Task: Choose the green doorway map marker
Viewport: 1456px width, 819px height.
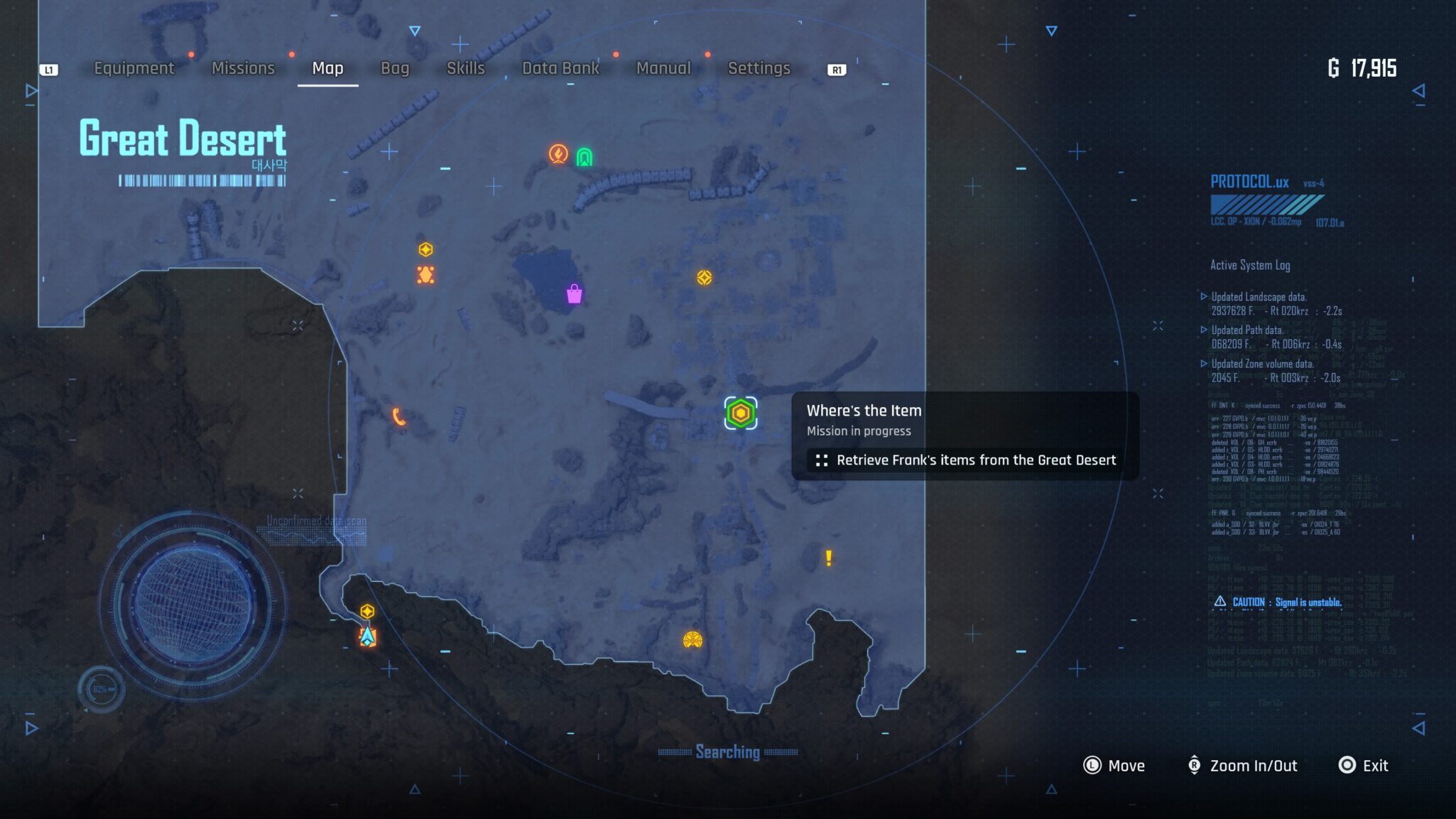Action: (584, 157)
